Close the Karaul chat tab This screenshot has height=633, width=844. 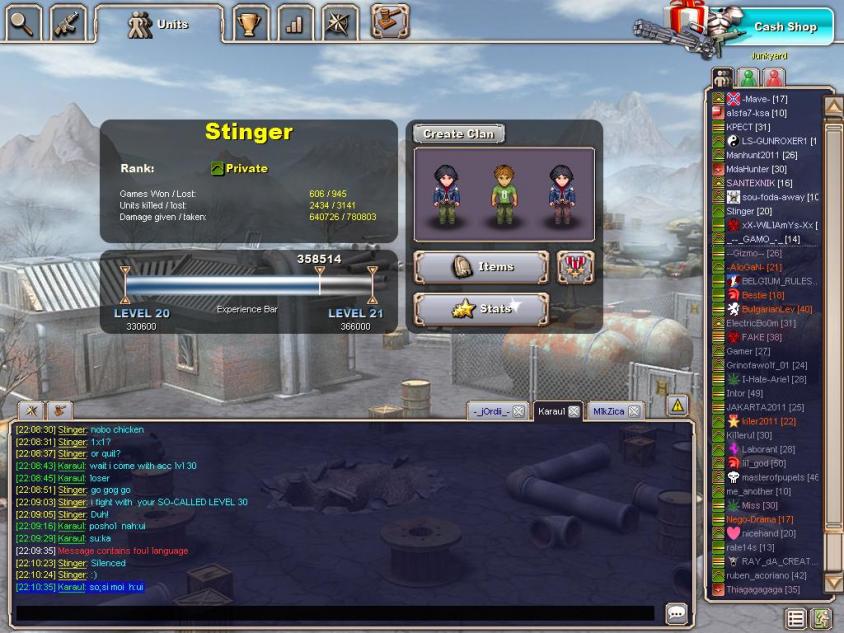pos(574,411)
